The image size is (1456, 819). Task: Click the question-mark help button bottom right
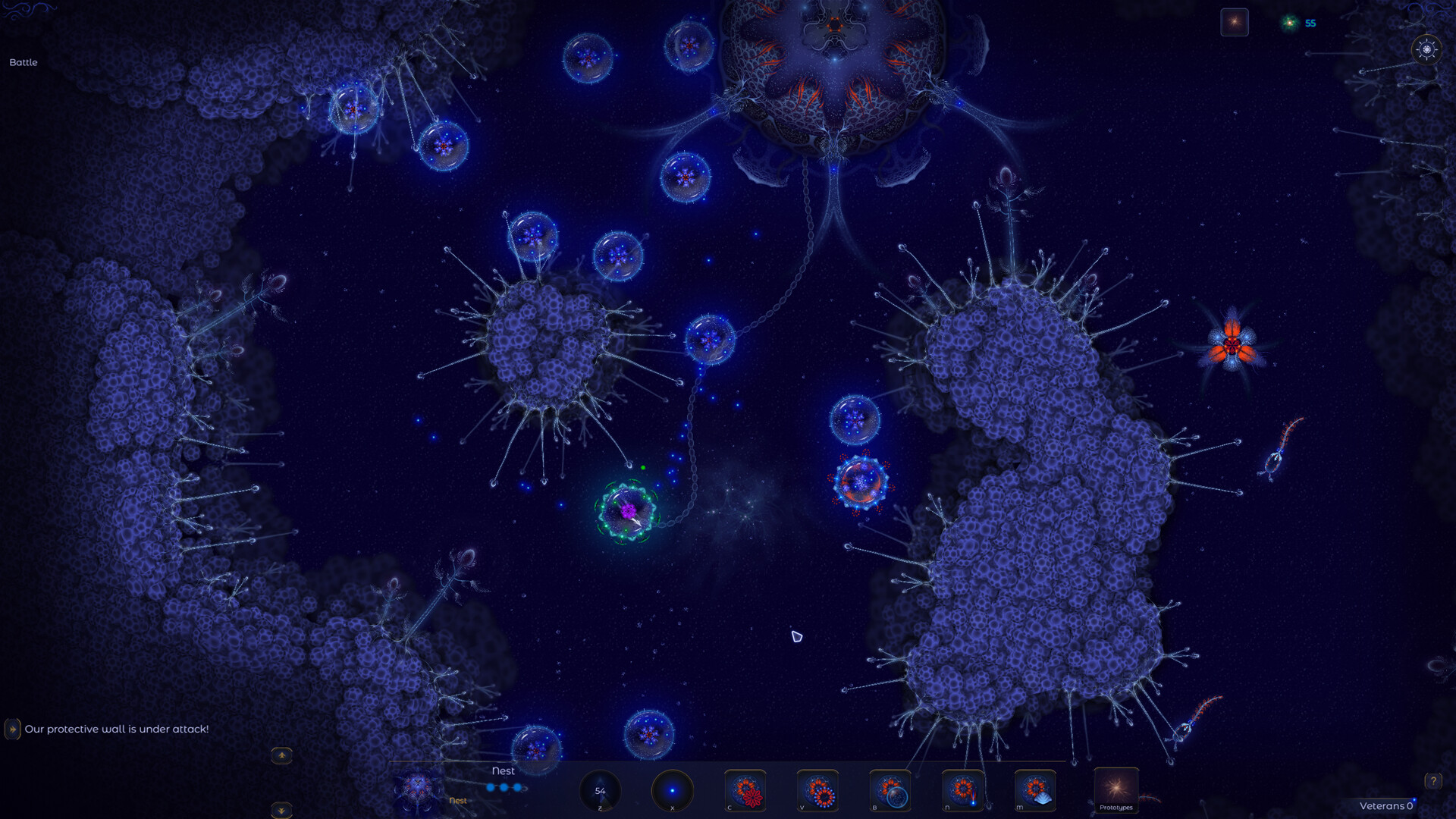coord(1432,780)
